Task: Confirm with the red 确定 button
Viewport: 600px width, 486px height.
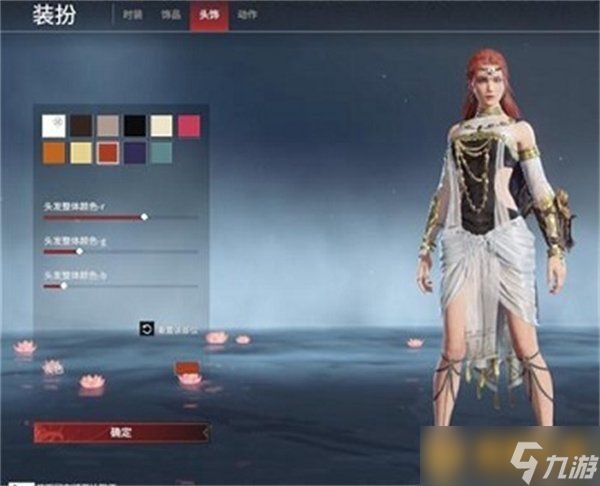Action: pyautogui.click(x=121, y=433)
